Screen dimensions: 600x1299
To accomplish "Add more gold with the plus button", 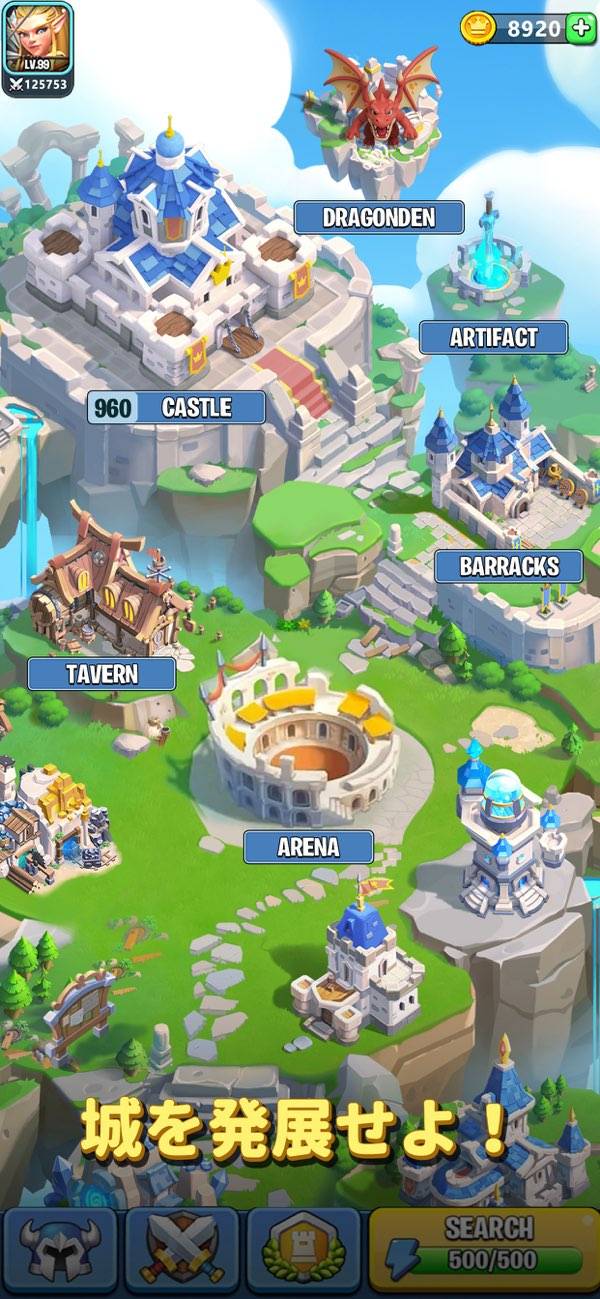I will [x=581, y=28].
